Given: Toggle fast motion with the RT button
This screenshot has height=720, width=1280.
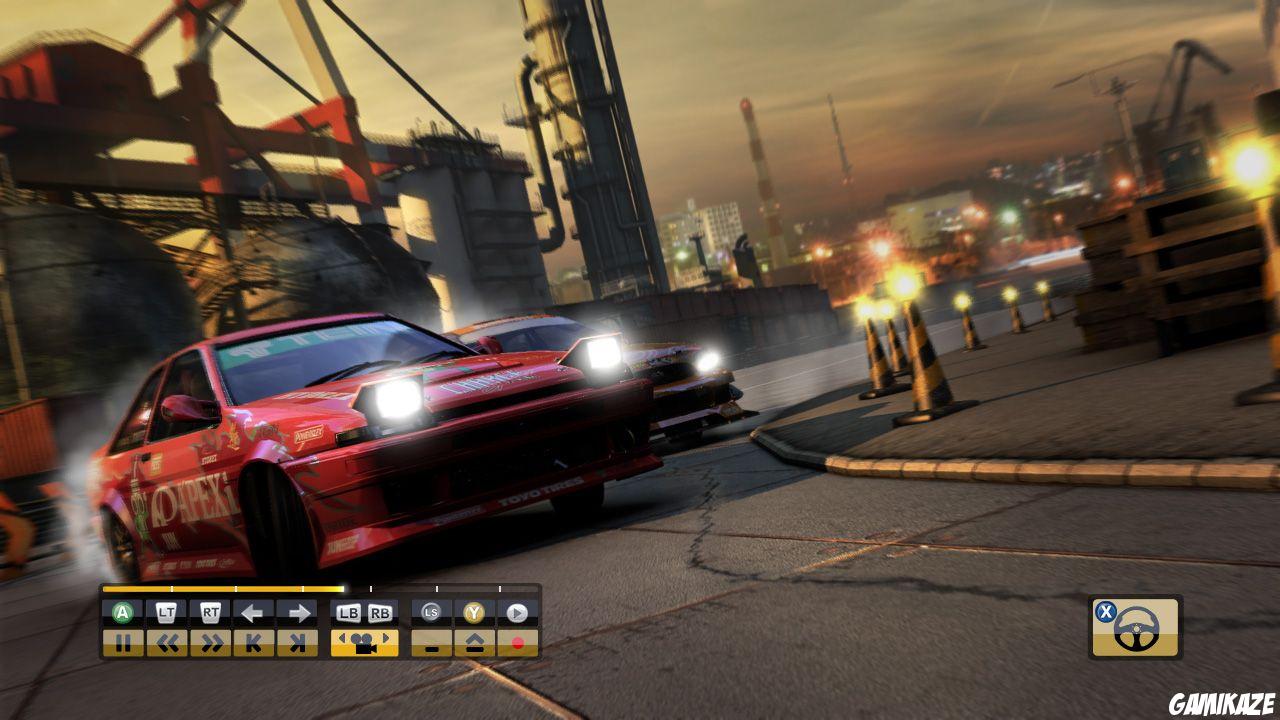Looking at the screenshot, I should [208, 611].
